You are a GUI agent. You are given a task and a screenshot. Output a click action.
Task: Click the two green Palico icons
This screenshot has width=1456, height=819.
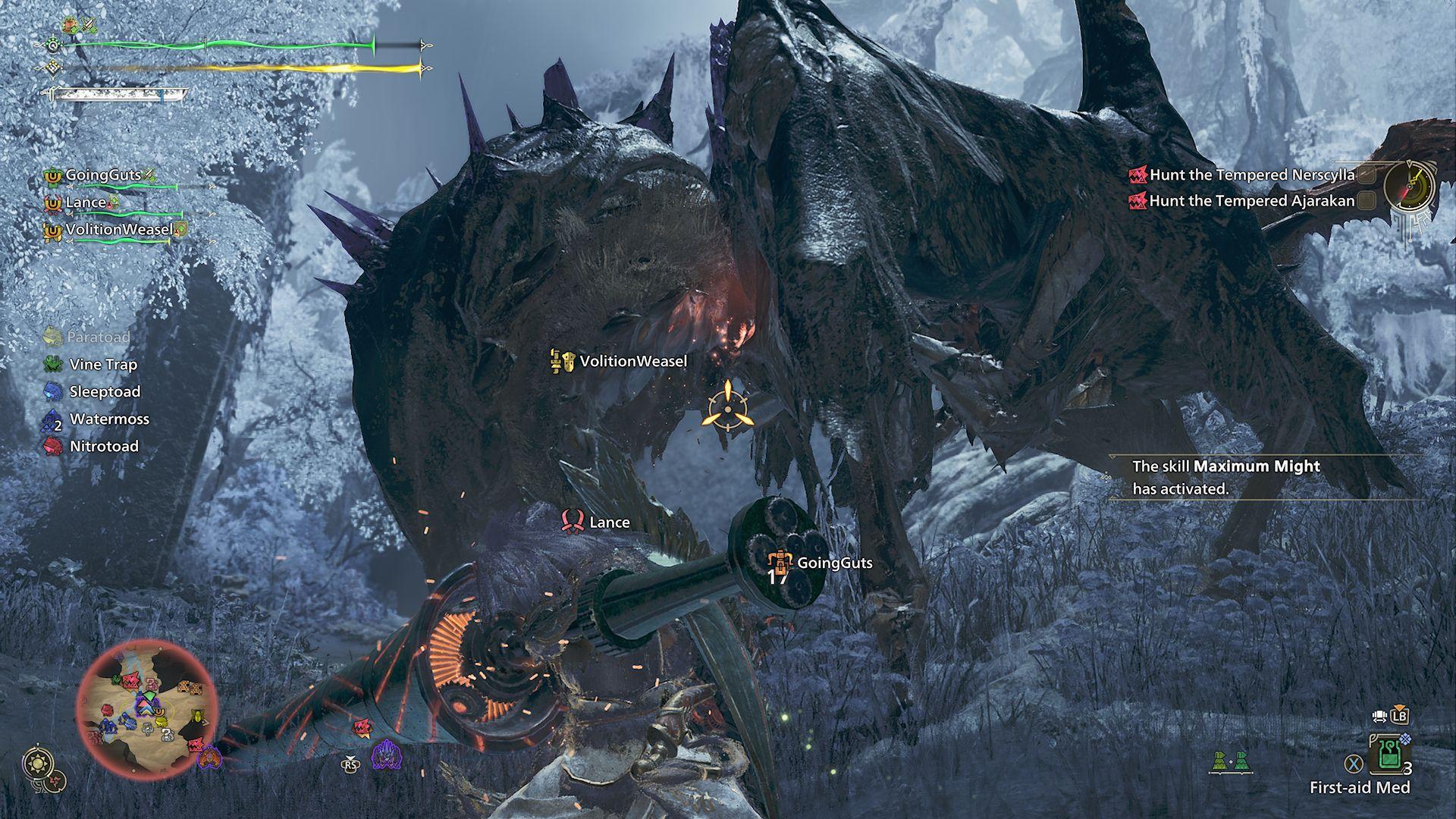pyautogui.click(x=1229, y=761)
